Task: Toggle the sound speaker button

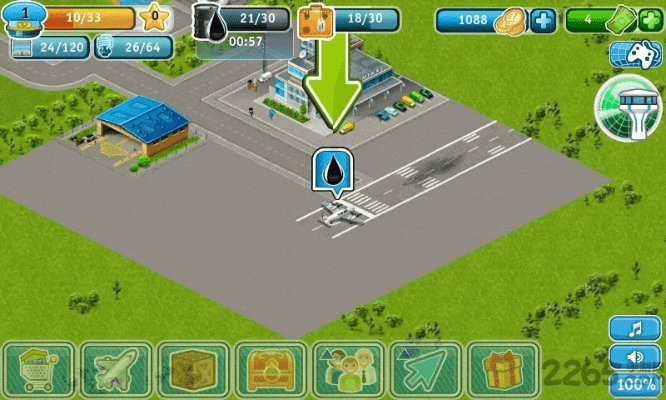Action: tap(630, 356)
